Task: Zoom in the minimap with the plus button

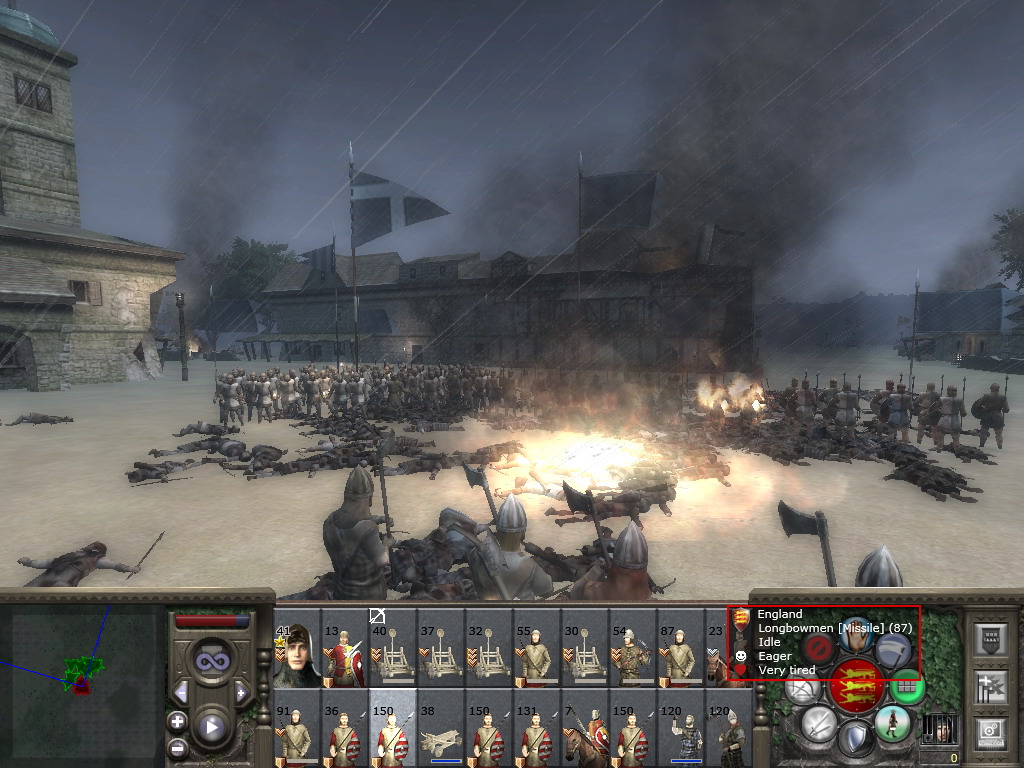Action: pos(178,721)
